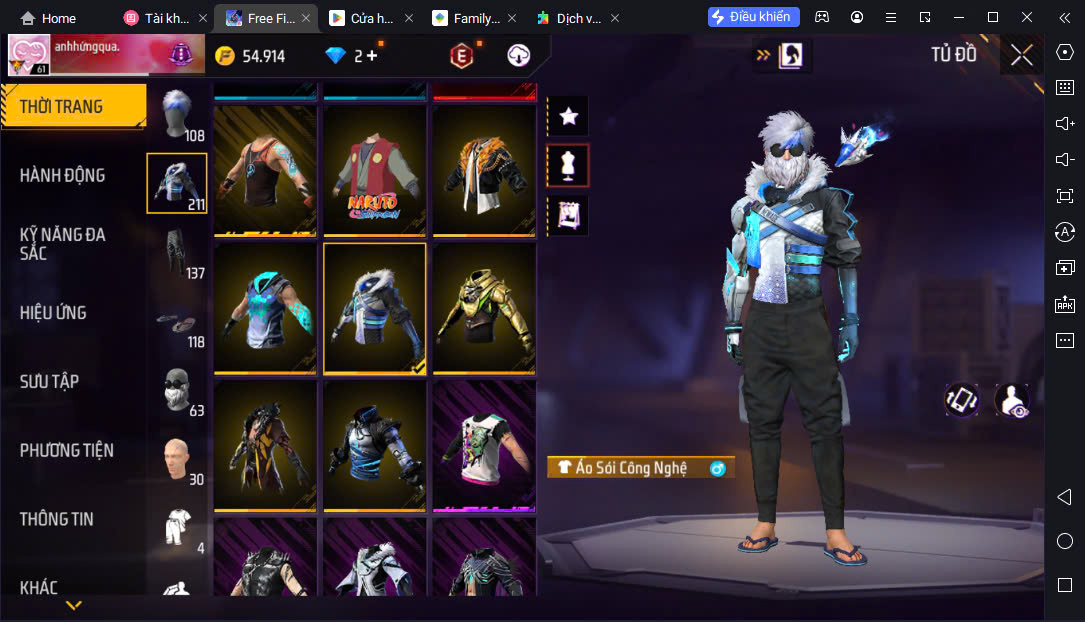Viewport: 1085px width, 622px height.
Task: Open the HIỆU ỨNG category
Action: [x=53, y=313]
